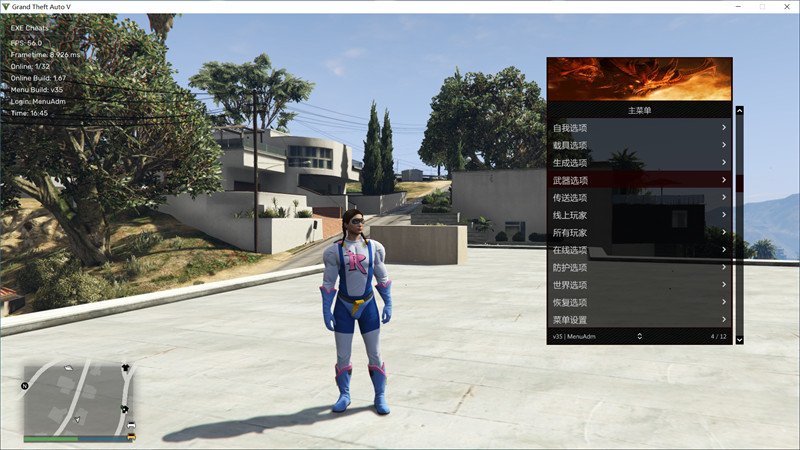This screenshot has width=800, height=450.
Task: Choose the 在线选项 entry
Action: 639,250
